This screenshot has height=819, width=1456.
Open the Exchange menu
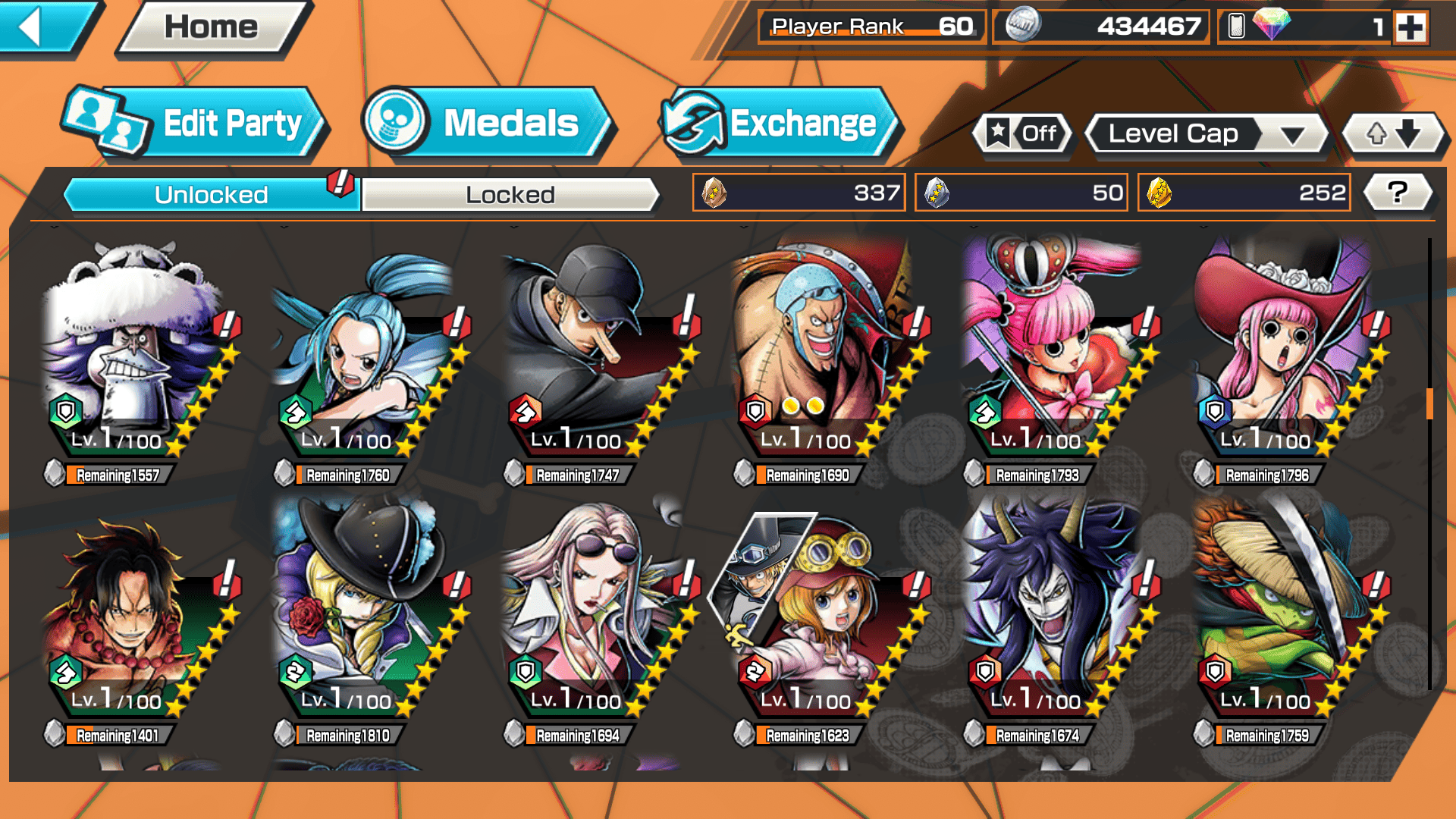(781, 123)
